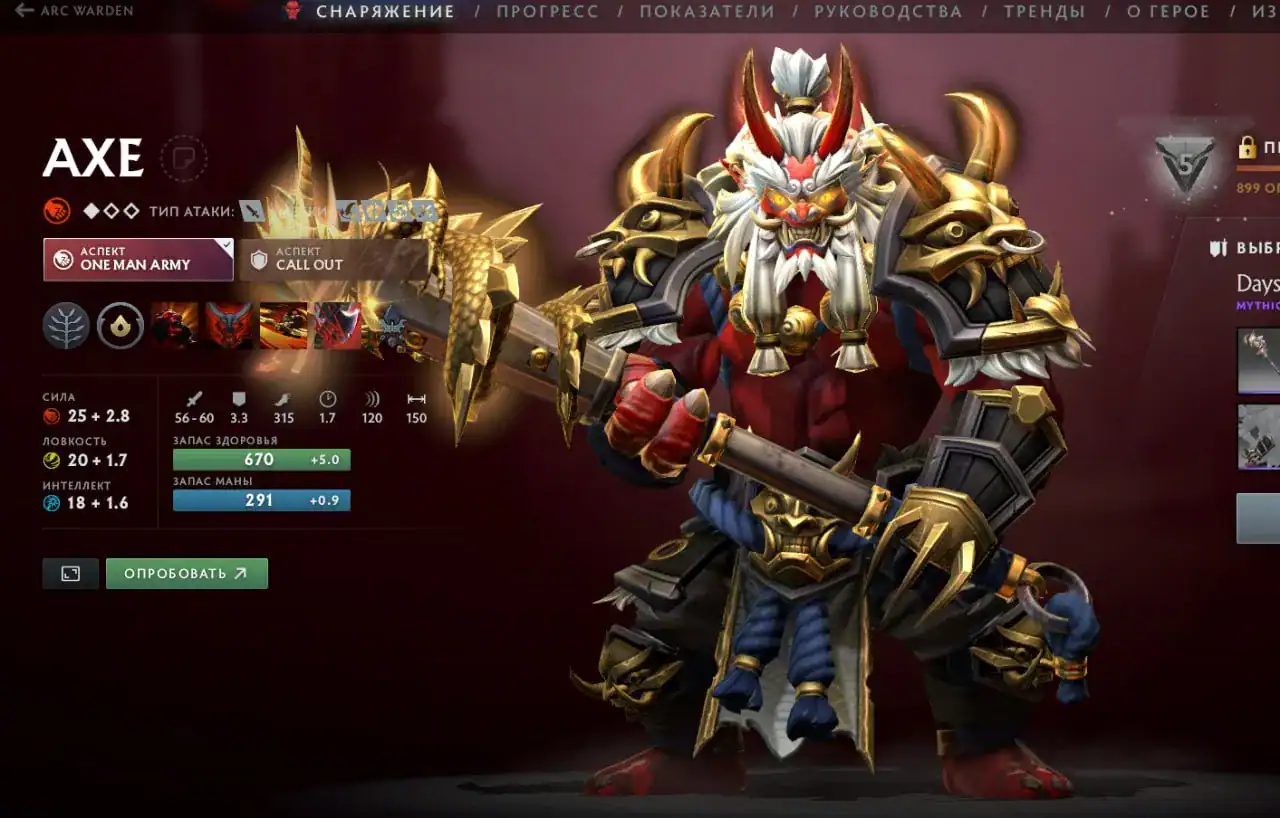View the Battle Hunger ability
The image size is (1280, 818).
tap(229, 326)
